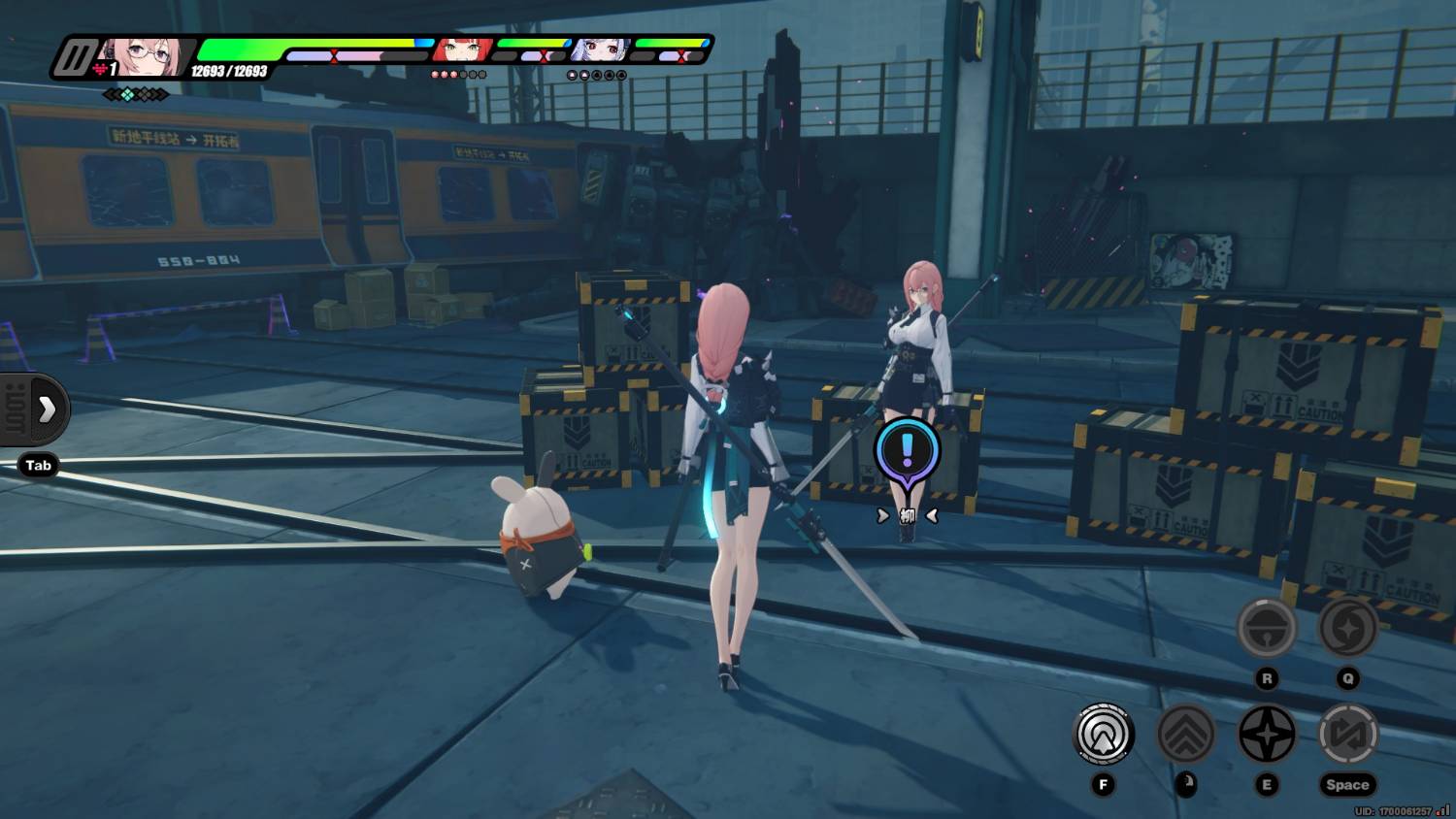Activate the bell-shaped assist skill icon
The height and width of the screenshot is (819, 1456).
click(x=1267, y=629)
